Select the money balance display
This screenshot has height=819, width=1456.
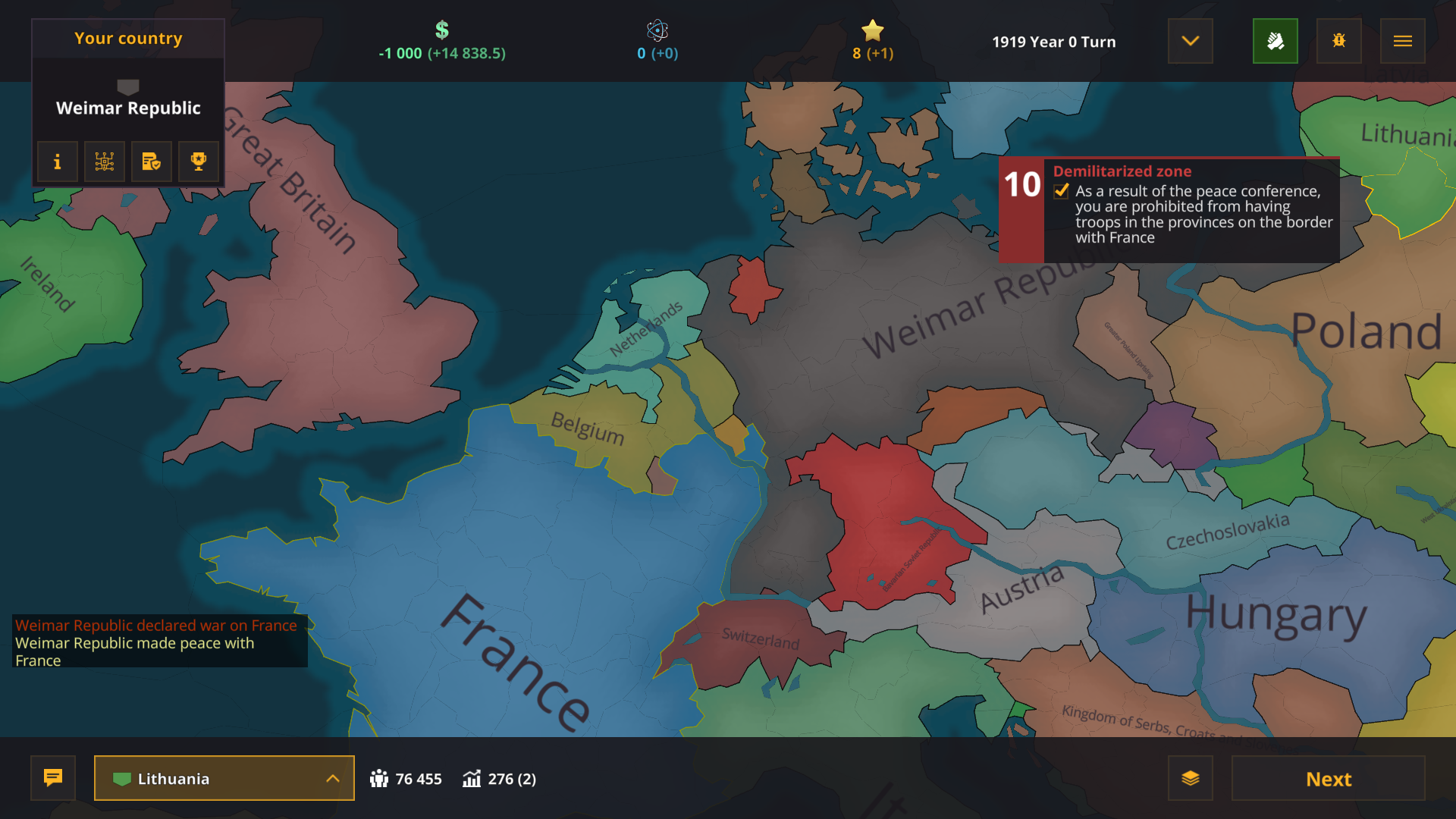click(441, 42)
